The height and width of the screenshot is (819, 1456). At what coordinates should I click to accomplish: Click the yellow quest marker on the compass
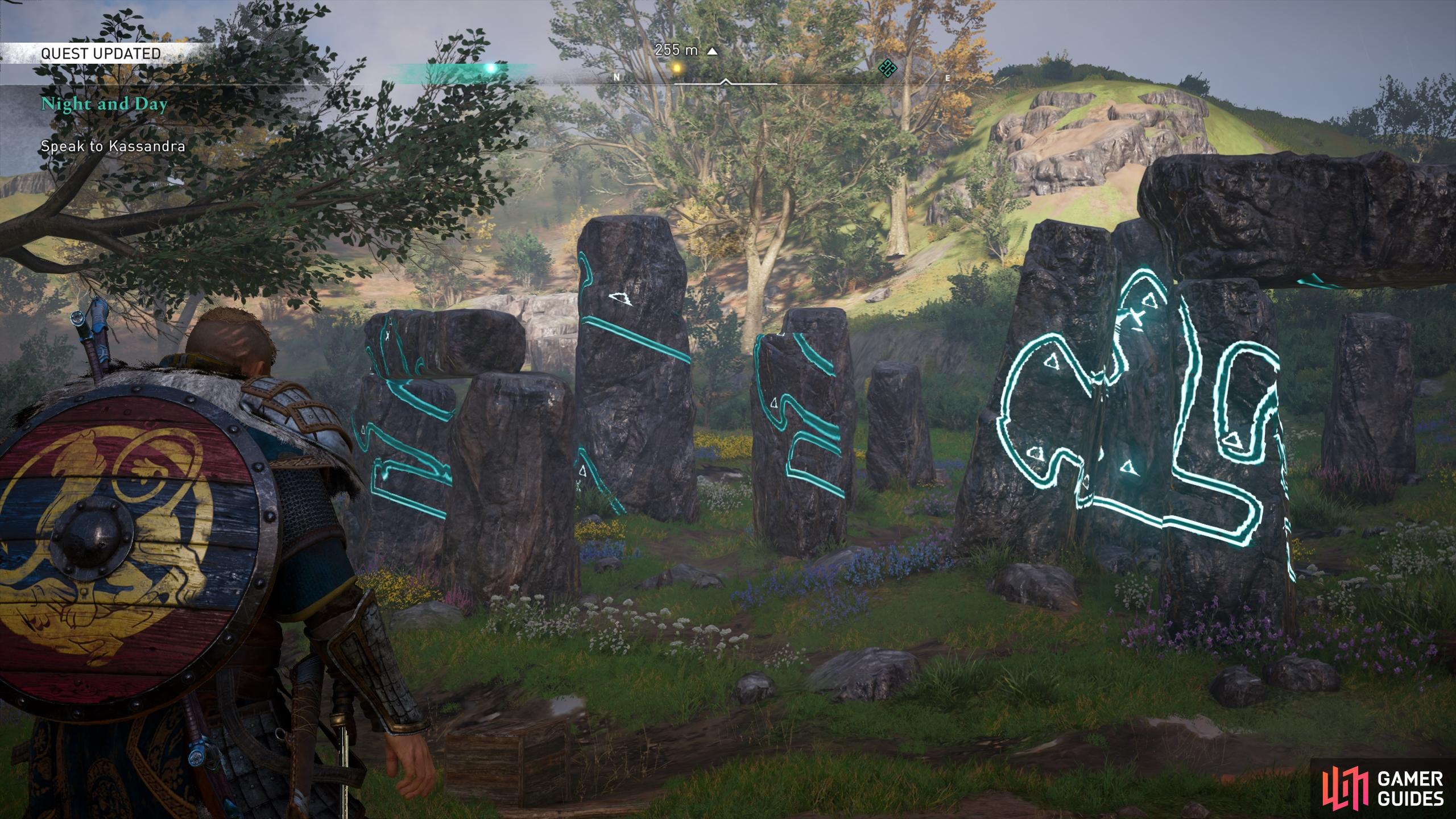point(676,68)
